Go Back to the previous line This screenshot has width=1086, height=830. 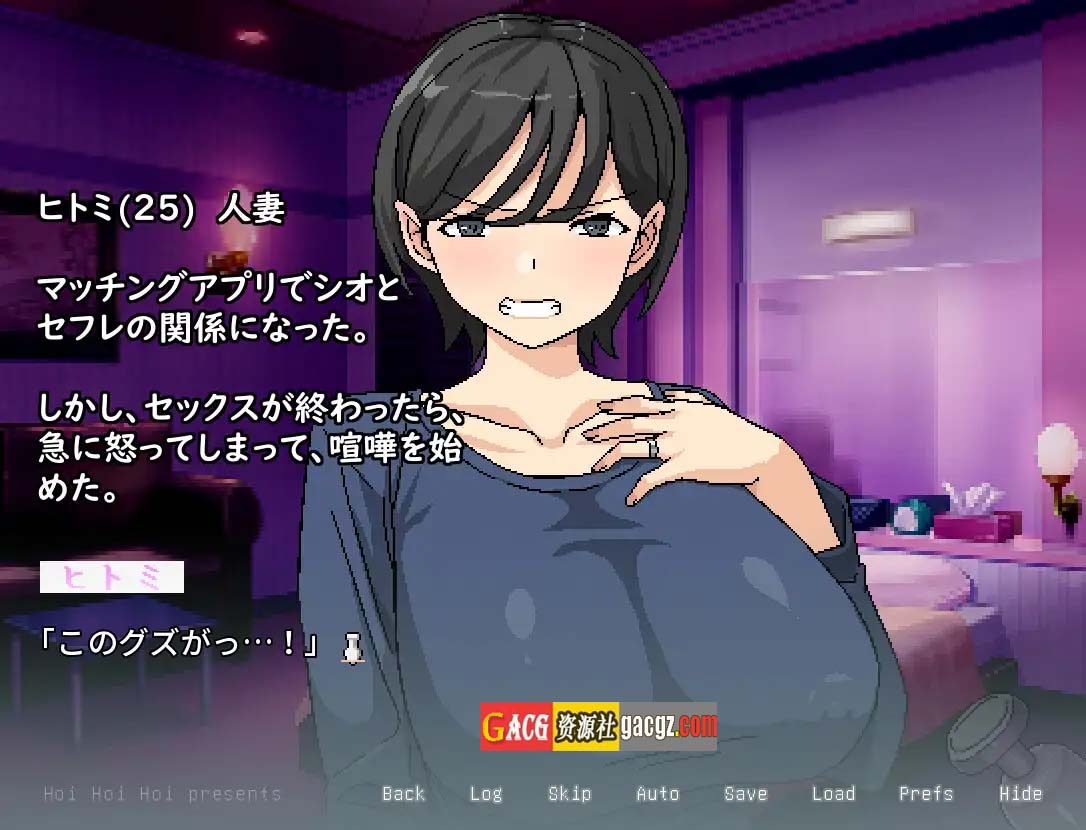click(x=403, y=794)
